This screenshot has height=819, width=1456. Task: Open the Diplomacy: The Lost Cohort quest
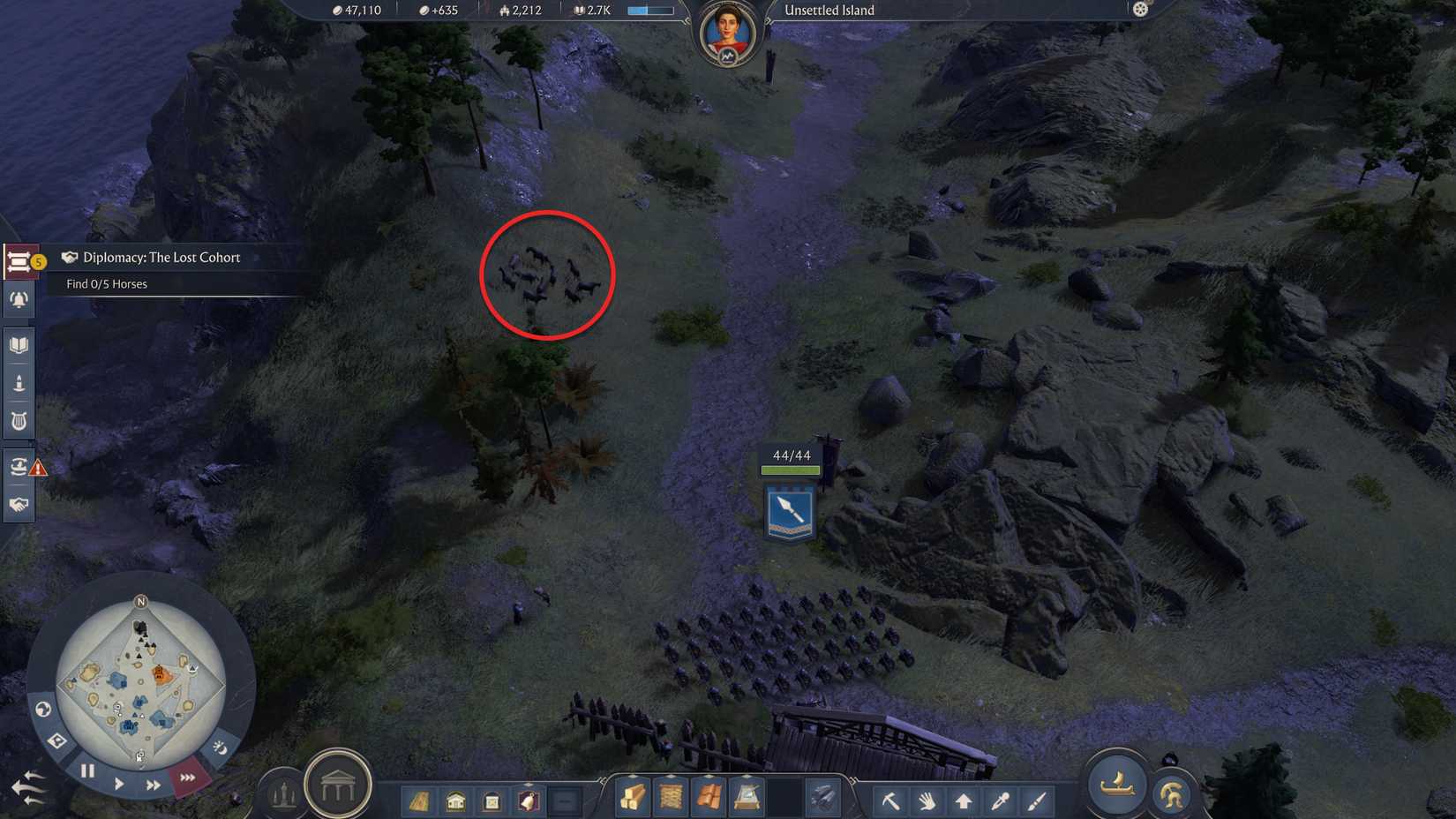tap(159, 257)
